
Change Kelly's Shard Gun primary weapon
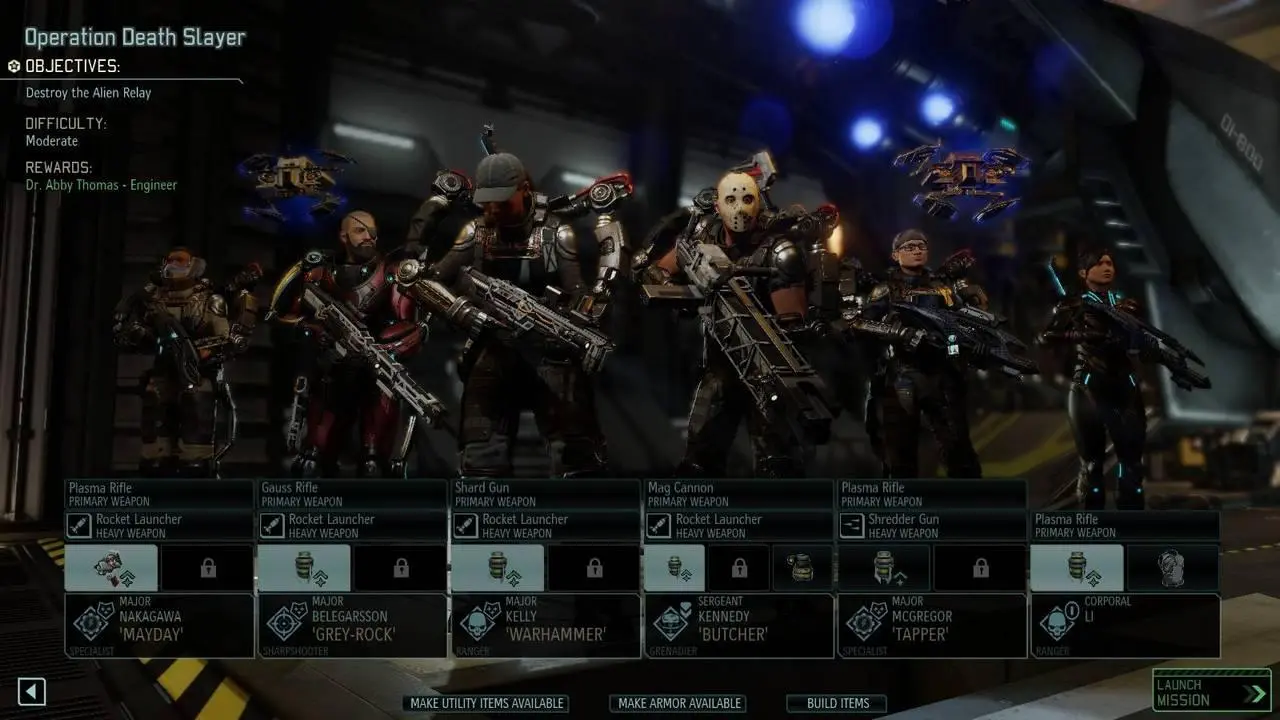coord(545,494)
